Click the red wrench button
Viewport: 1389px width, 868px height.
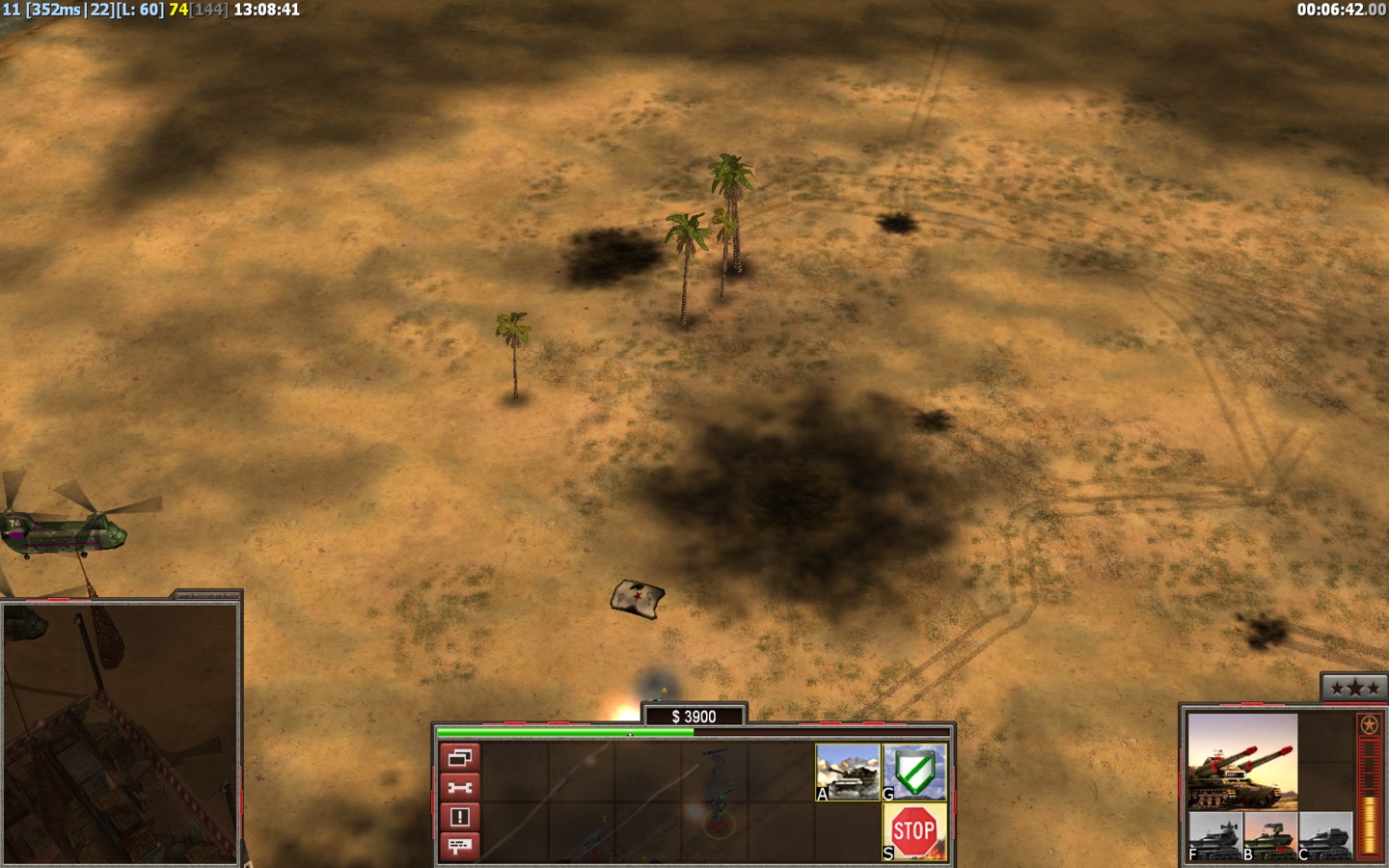[459, 788]
